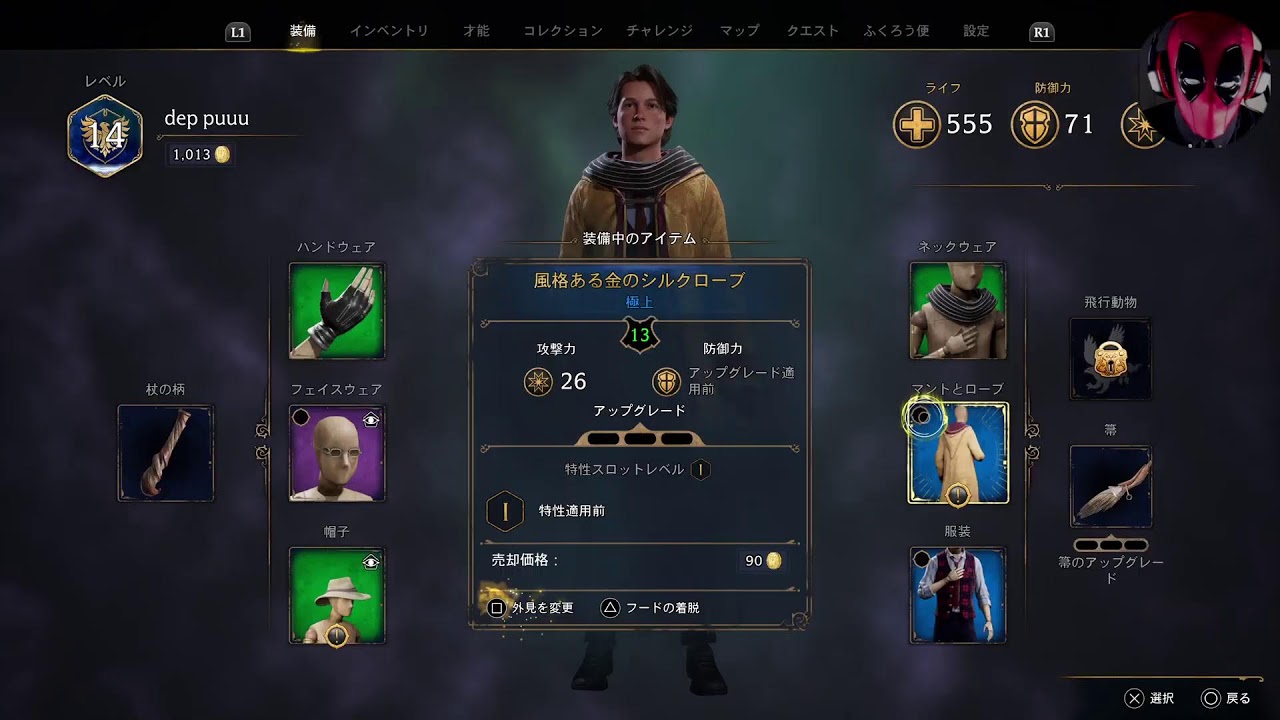
Task: Open the コレクション tab
Action: tap(563, 31)
